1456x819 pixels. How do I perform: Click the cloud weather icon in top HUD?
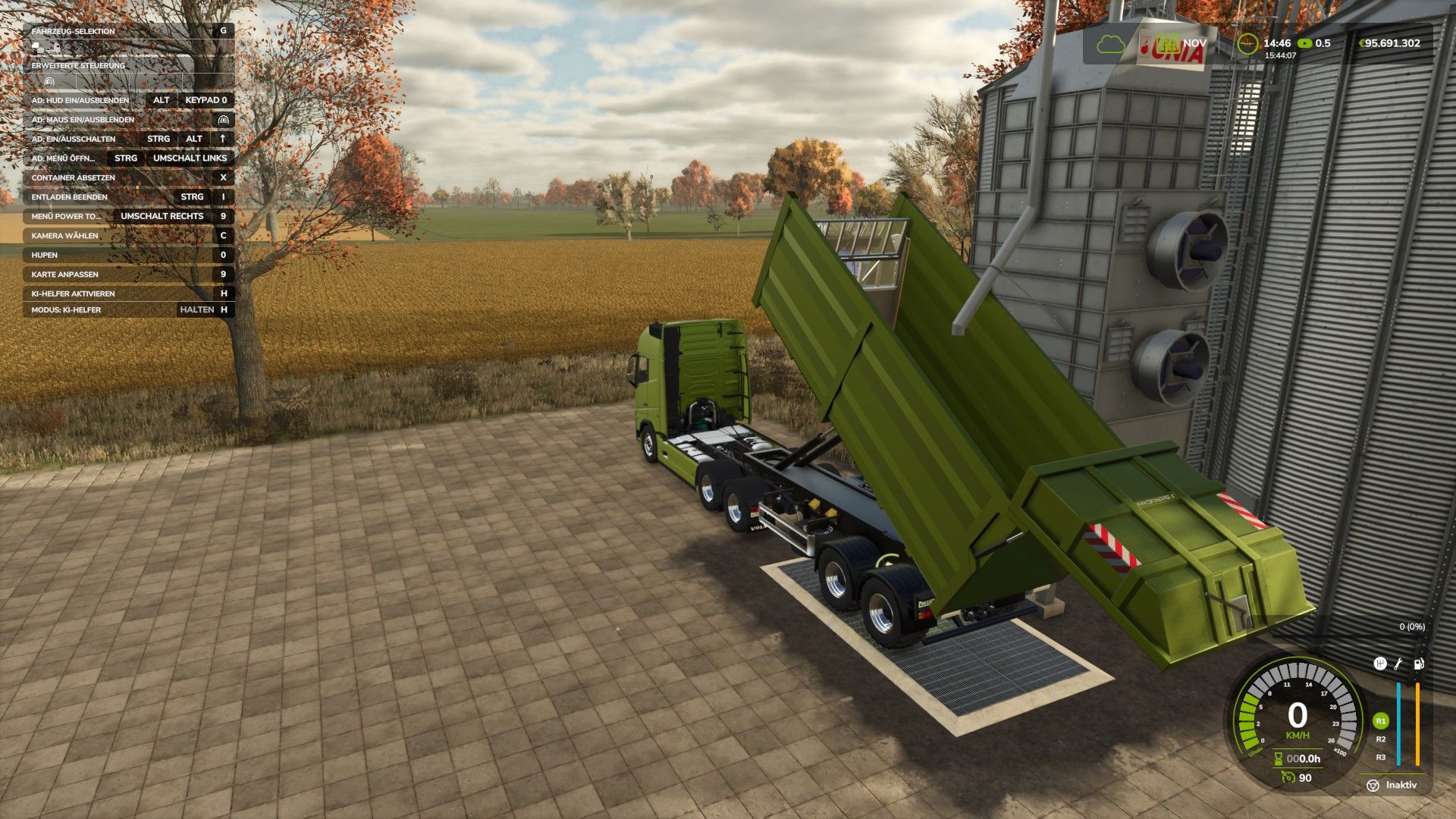point(1111,45)
